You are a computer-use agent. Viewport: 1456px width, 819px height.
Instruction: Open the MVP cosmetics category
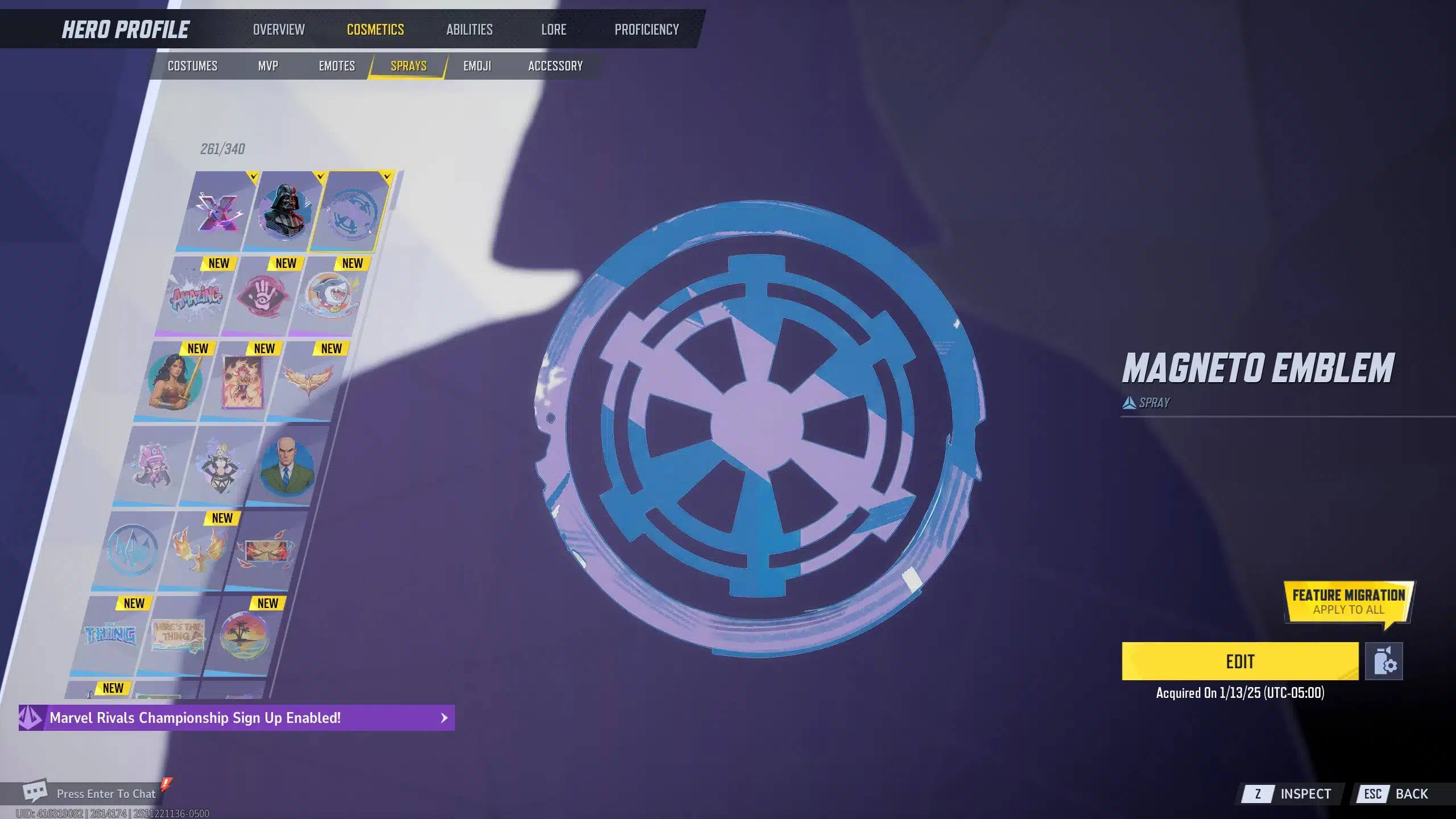268,66
